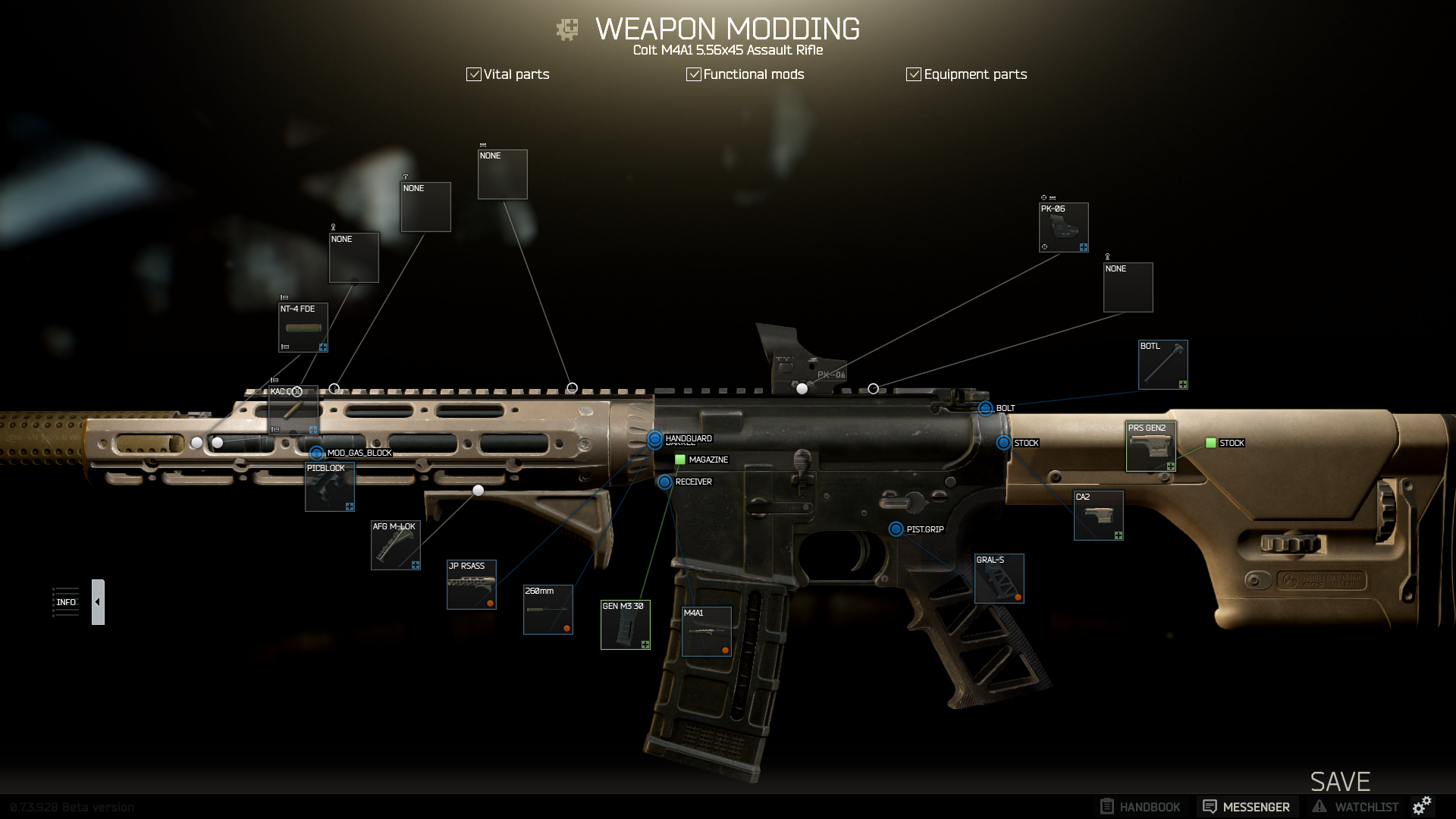Screen dimensions: 1456x819
Task: Toggle the Equipment parts checkbox
Action: [x=914, y=74]
